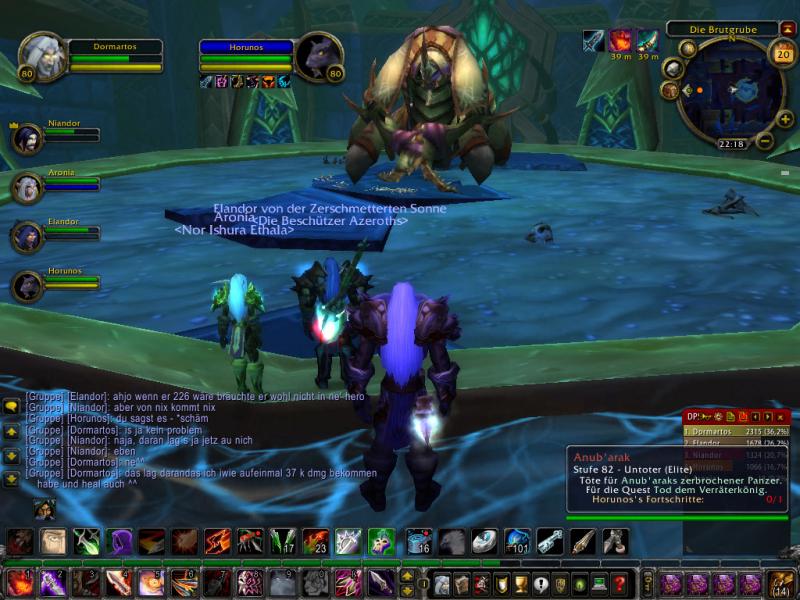
Task: Target party member Aronia's portrait
Action: click(x=27, y=187)
